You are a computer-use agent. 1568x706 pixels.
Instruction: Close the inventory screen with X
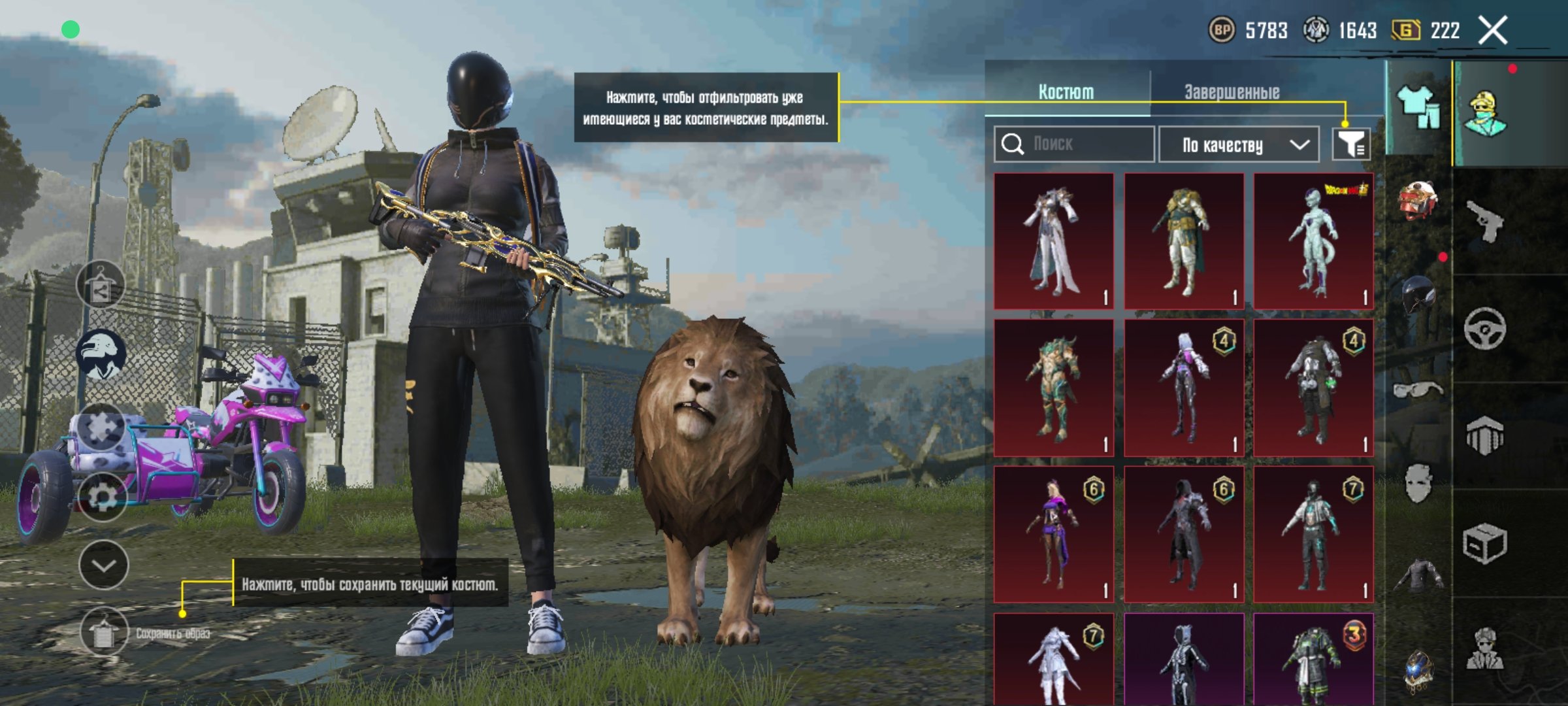(x=1493, y=31)
